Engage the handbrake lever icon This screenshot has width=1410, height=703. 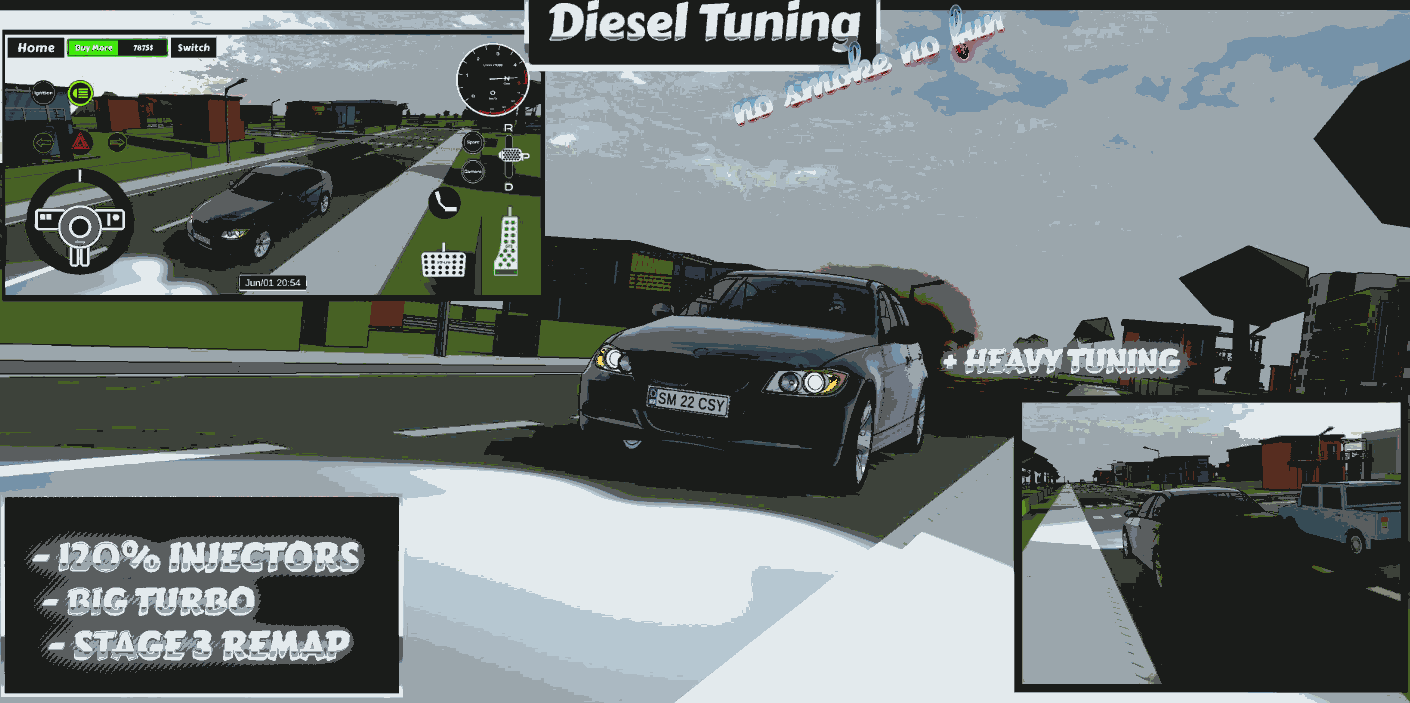pos(444,202)
